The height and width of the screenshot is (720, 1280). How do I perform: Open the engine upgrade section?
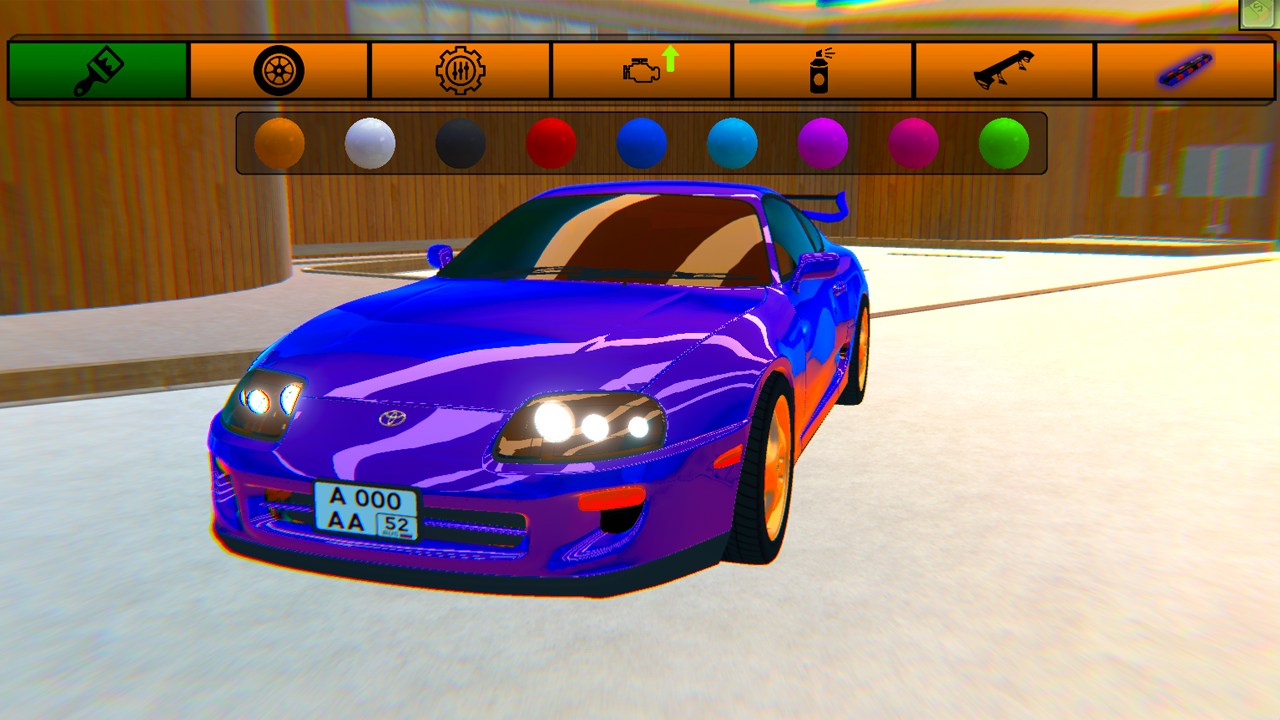point(640,68)
